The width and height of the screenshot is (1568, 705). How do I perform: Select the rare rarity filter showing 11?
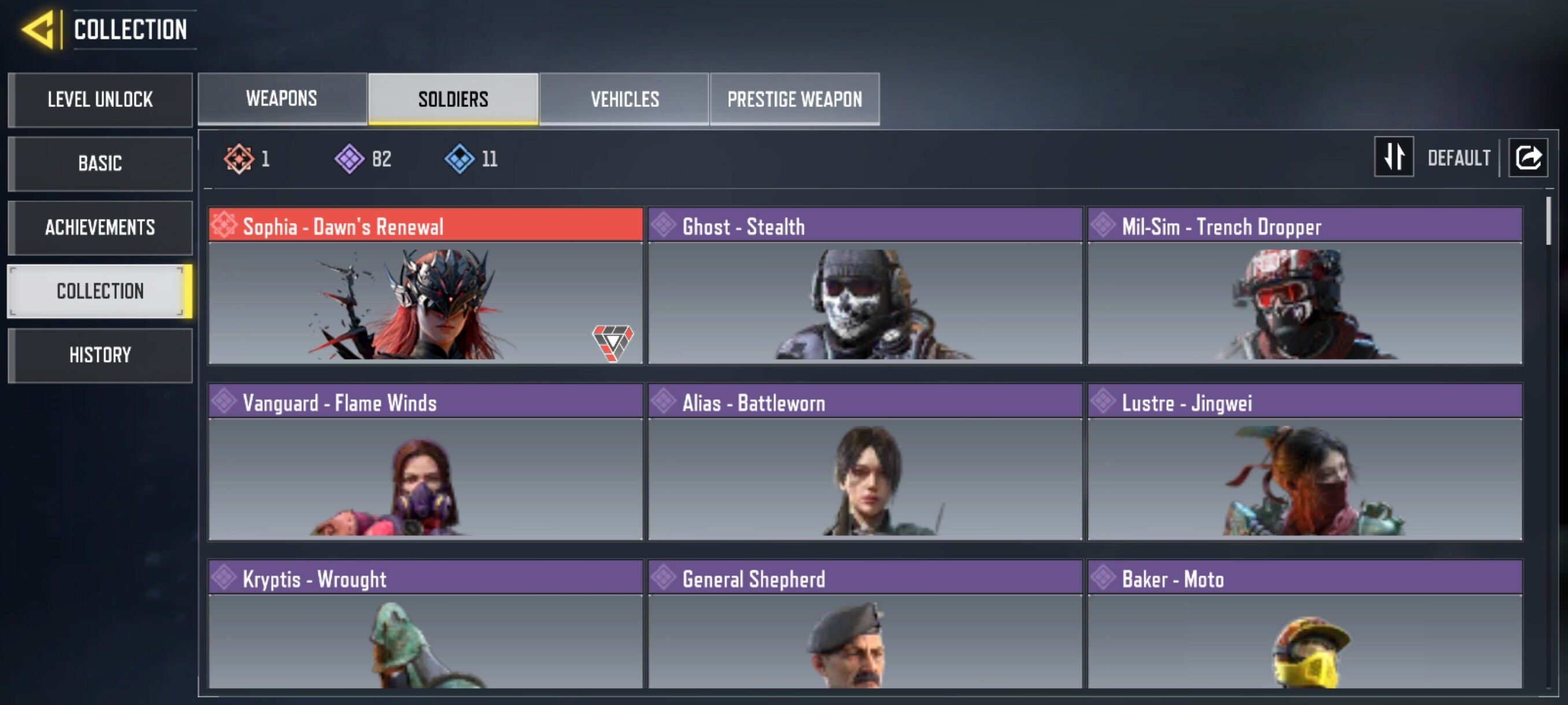tap(460, 159)
